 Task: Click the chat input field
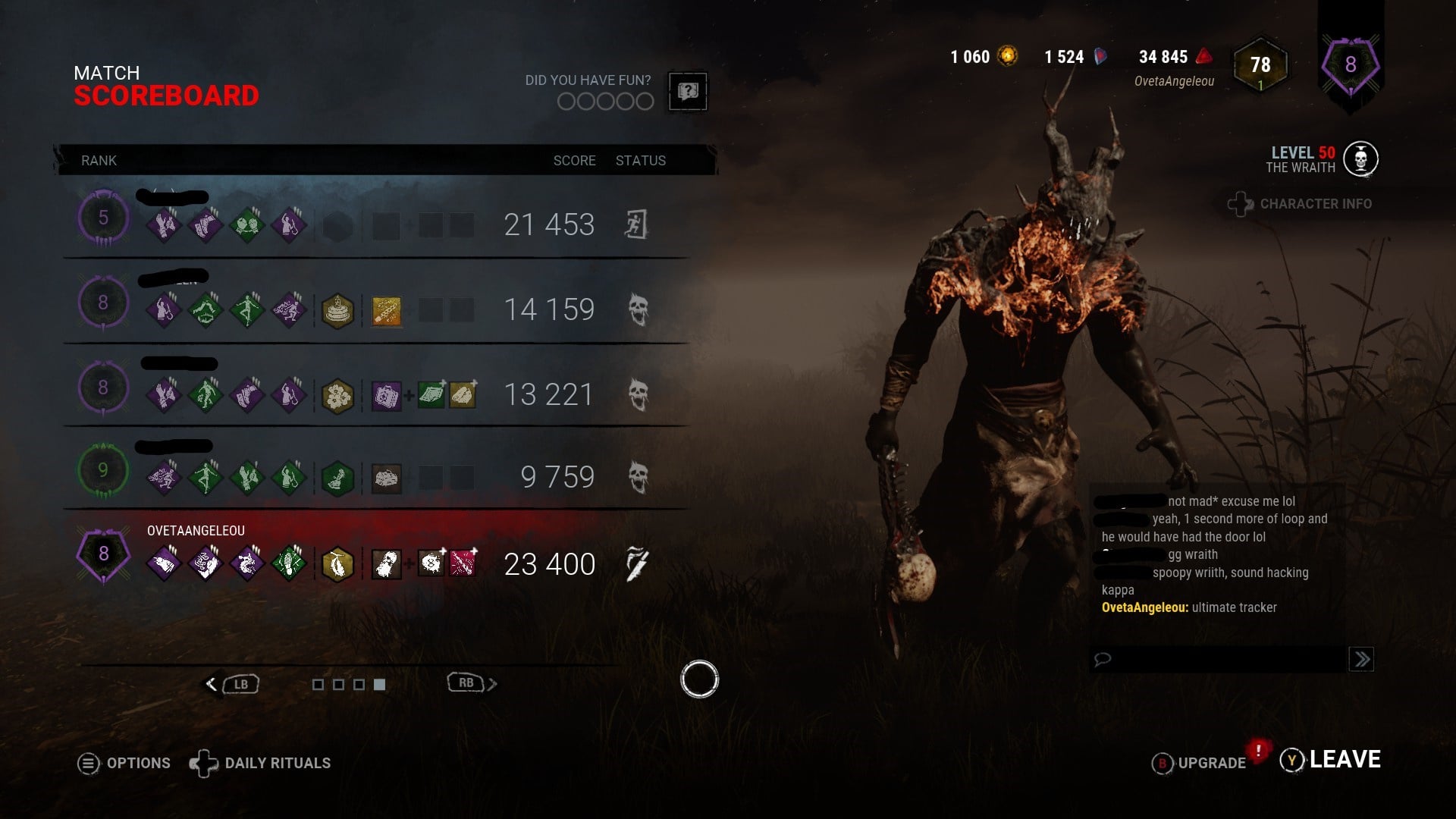[x=1213, y=659]
